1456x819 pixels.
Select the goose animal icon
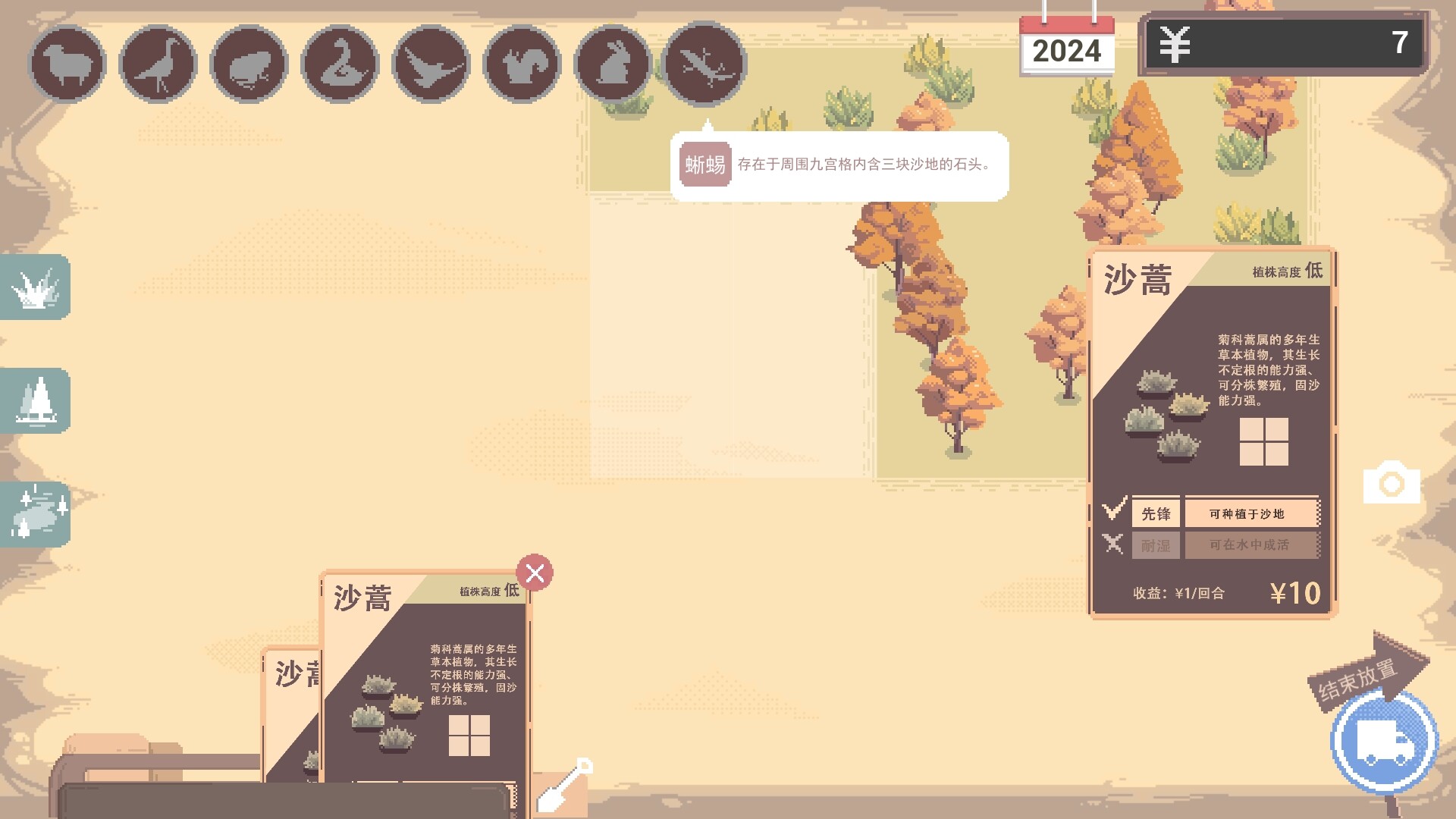click(x=340, y=63)
